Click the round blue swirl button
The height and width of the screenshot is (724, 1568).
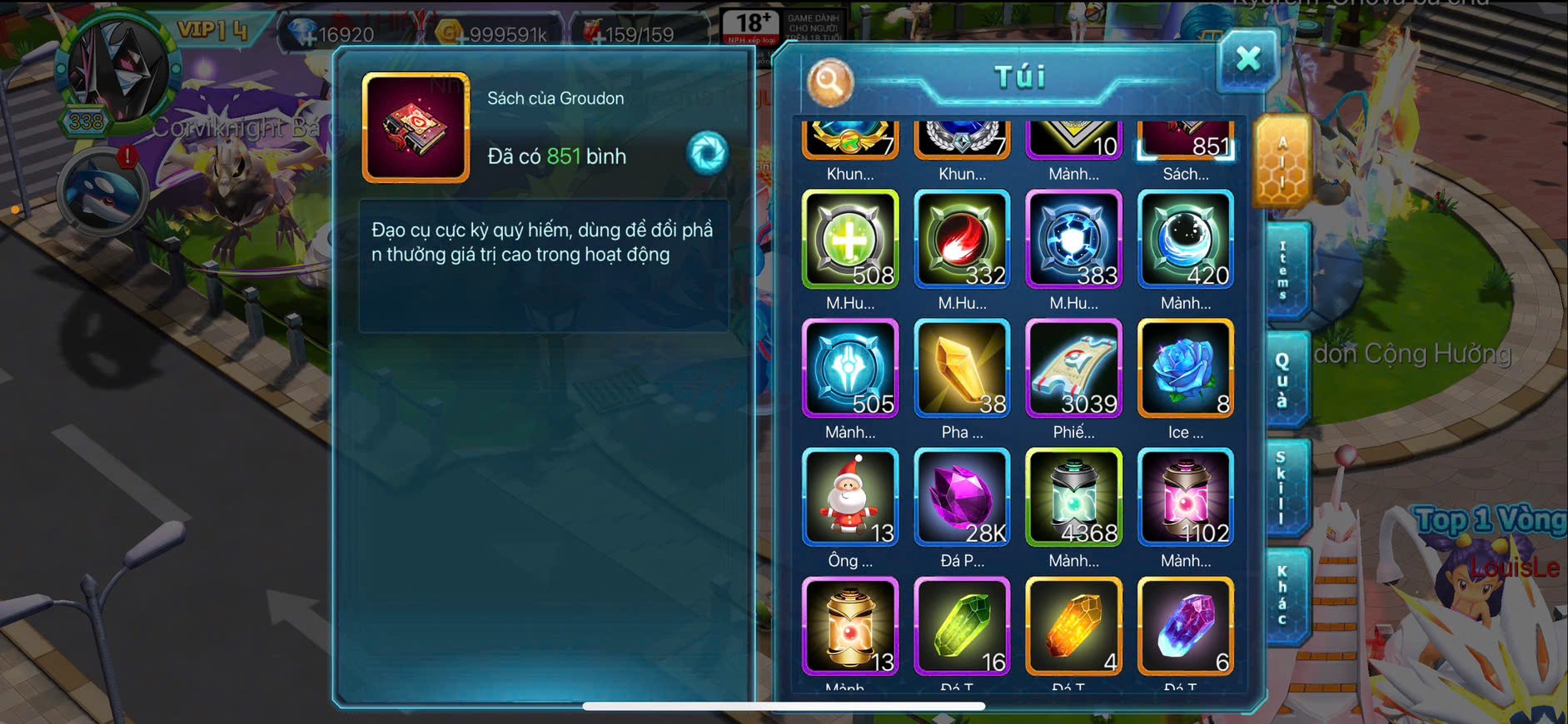[707, 153]
